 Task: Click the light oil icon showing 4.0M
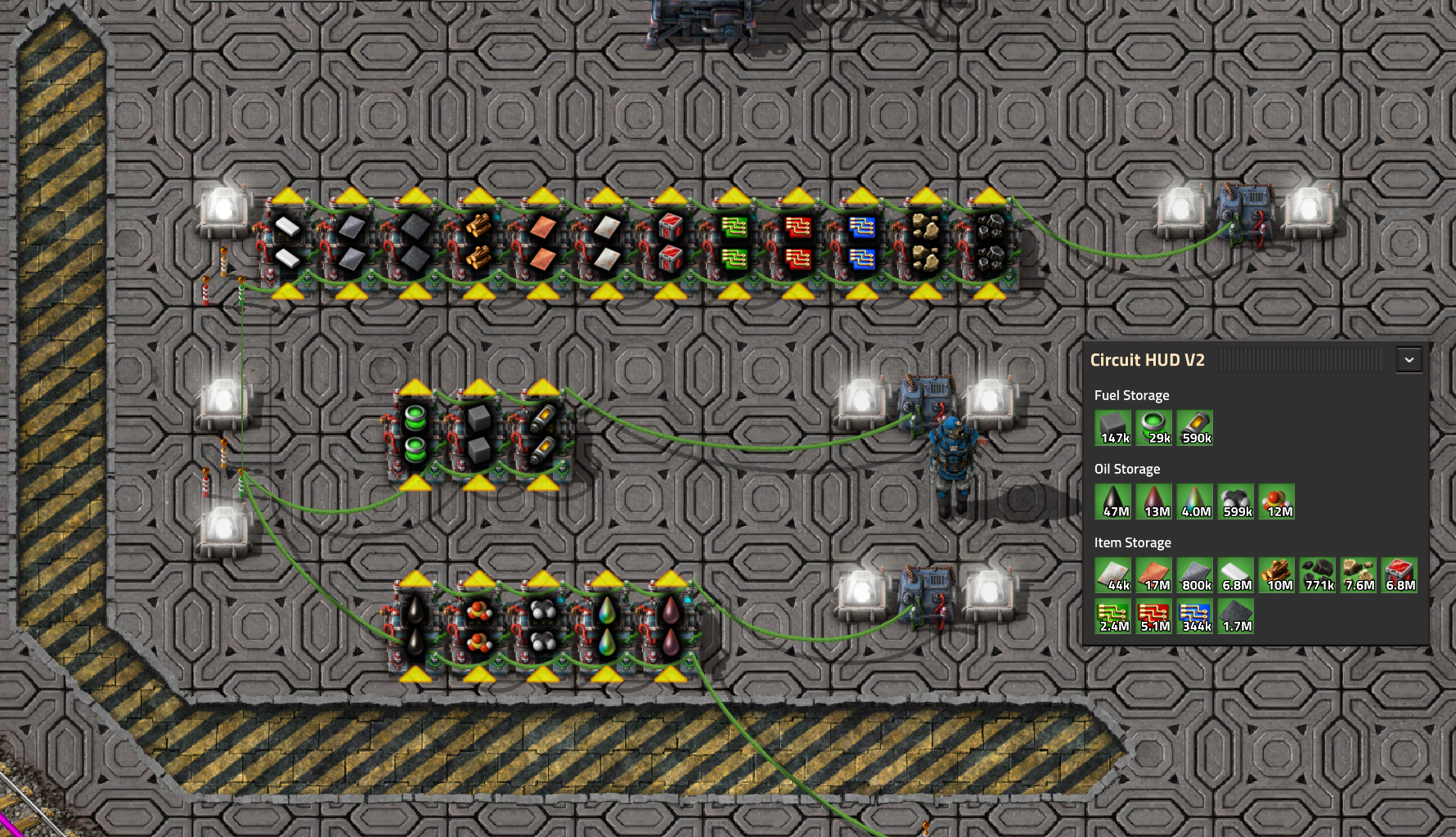point(1194,501)
